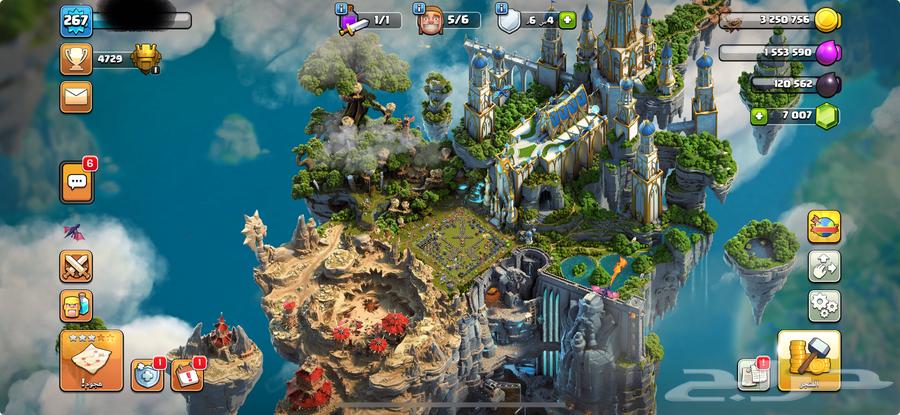Open the news papers button
This screenshot has height=415, width=900.
pyautogui.click(x=753, y=373)
